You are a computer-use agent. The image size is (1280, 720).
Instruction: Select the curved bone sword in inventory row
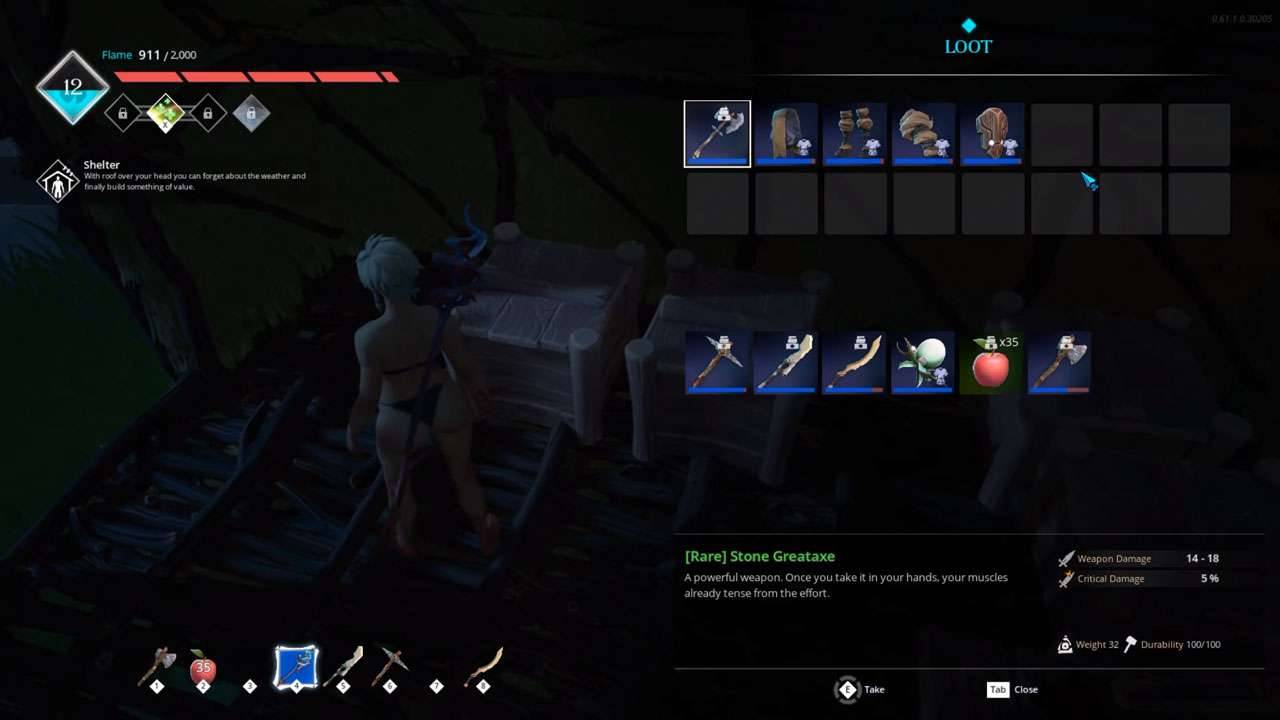(855, 362)
